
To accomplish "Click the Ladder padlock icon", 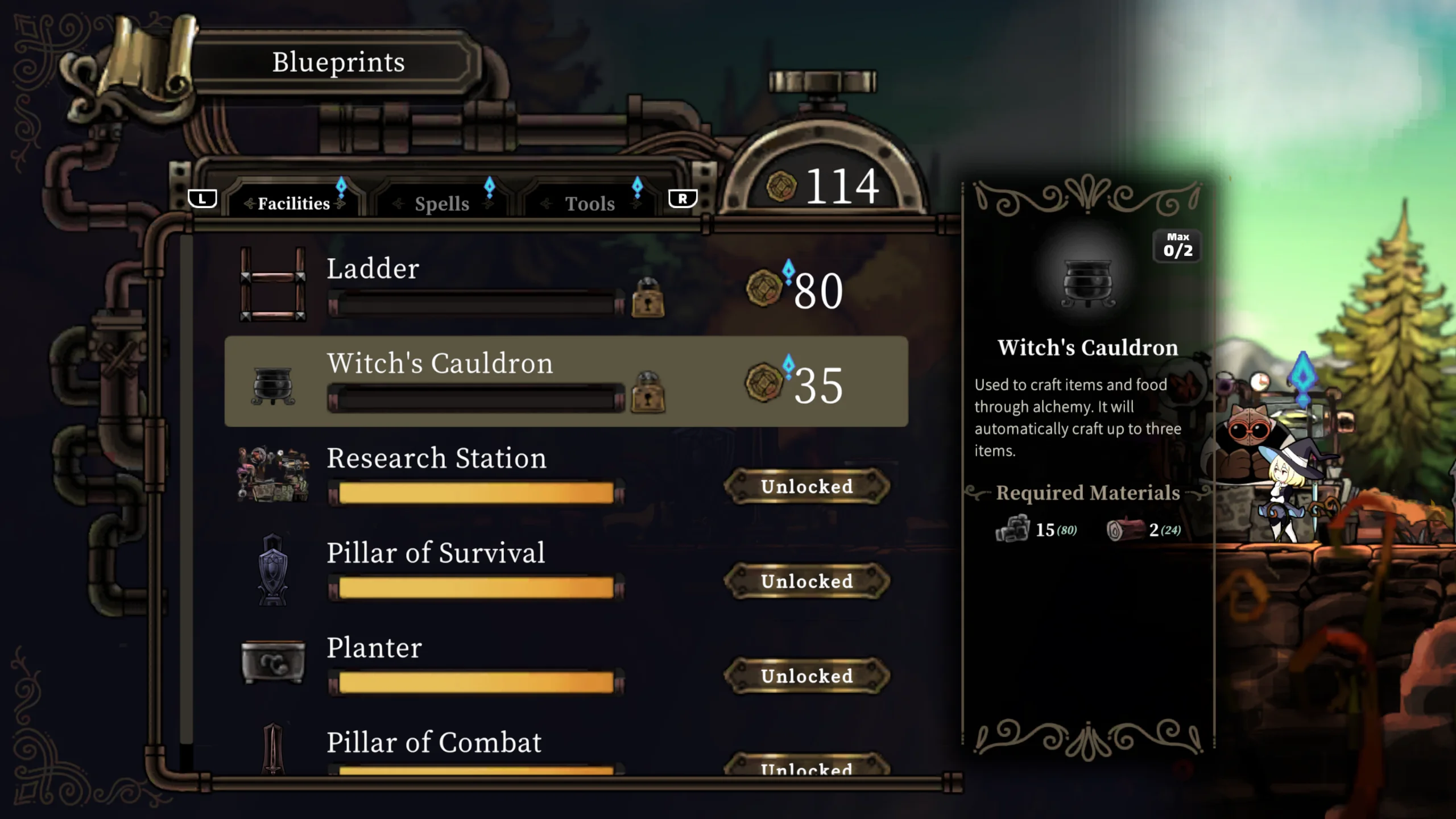I will [x=648, y=298].
